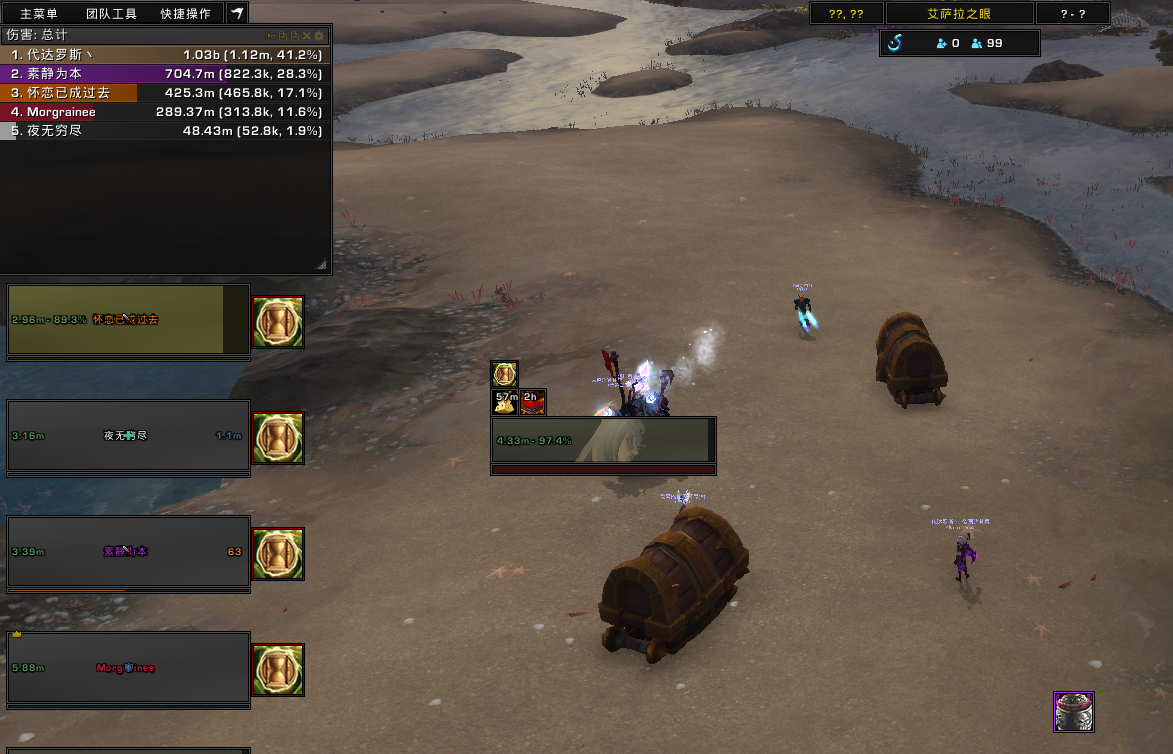Screen dimensions: 1173x754
Task: Click the 2h red buff icon
Action: point(533,401)
